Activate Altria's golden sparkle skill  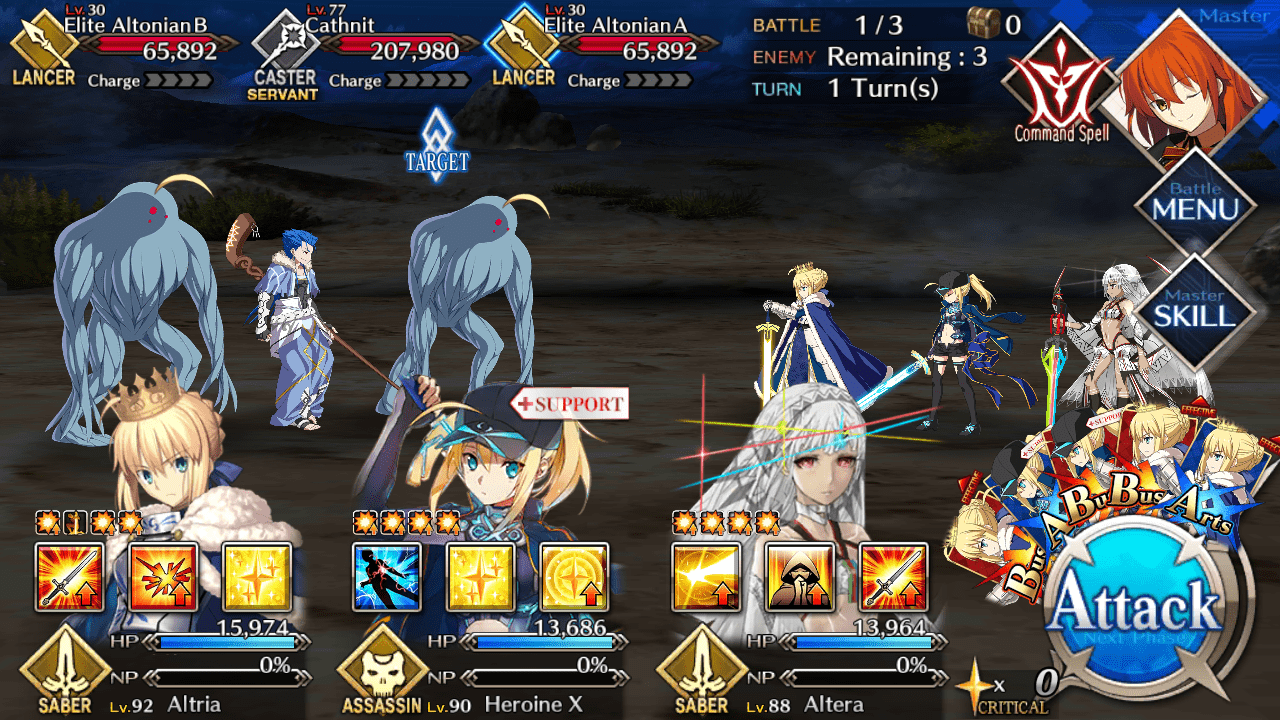[256, 577]
